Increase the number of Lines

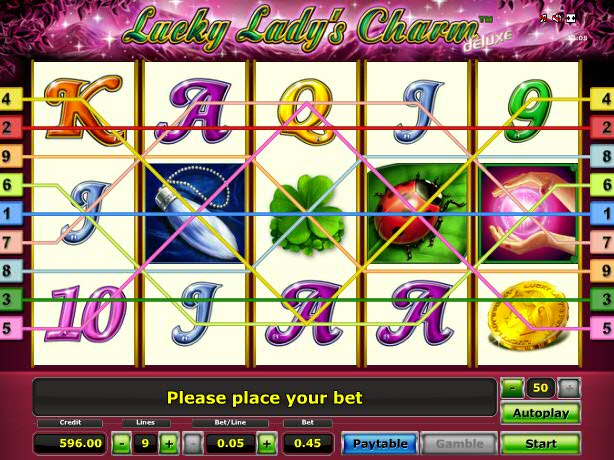(168, 443)
